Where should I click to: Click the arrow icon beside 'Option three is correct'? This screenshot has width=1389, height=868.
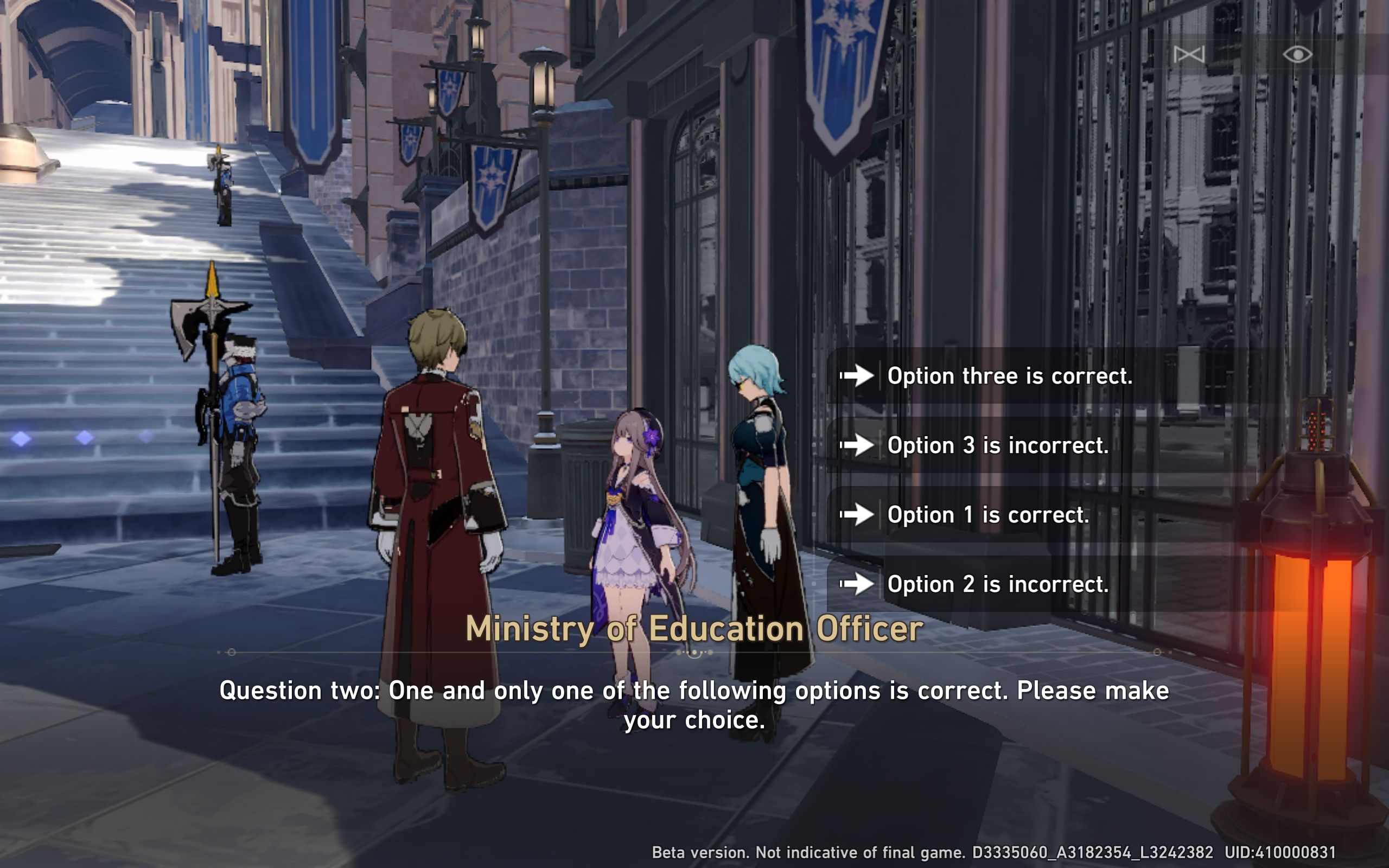[x=859, y=376]
